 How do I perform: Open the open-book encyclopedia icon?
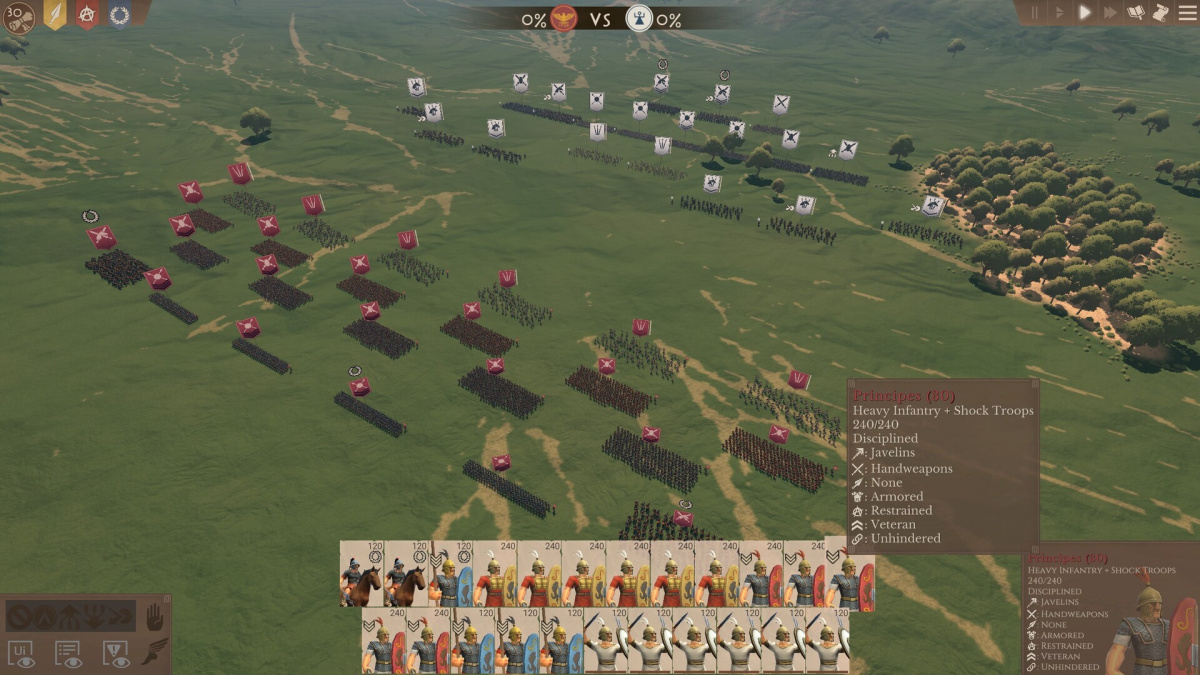(x=1136, y=13)
